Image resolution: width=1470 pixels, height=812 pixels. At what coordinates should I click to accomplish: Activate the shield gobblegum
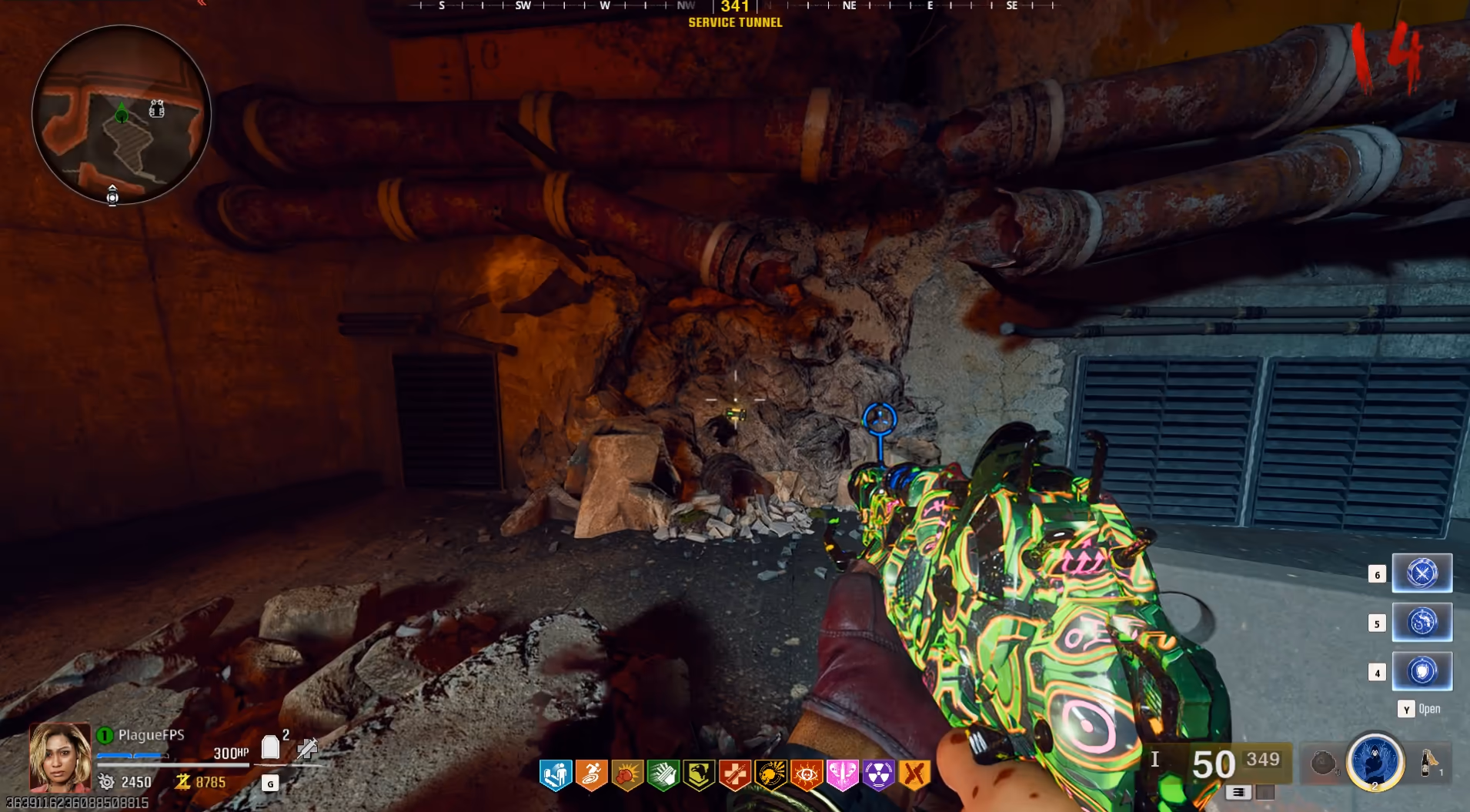click(1422, 671)
